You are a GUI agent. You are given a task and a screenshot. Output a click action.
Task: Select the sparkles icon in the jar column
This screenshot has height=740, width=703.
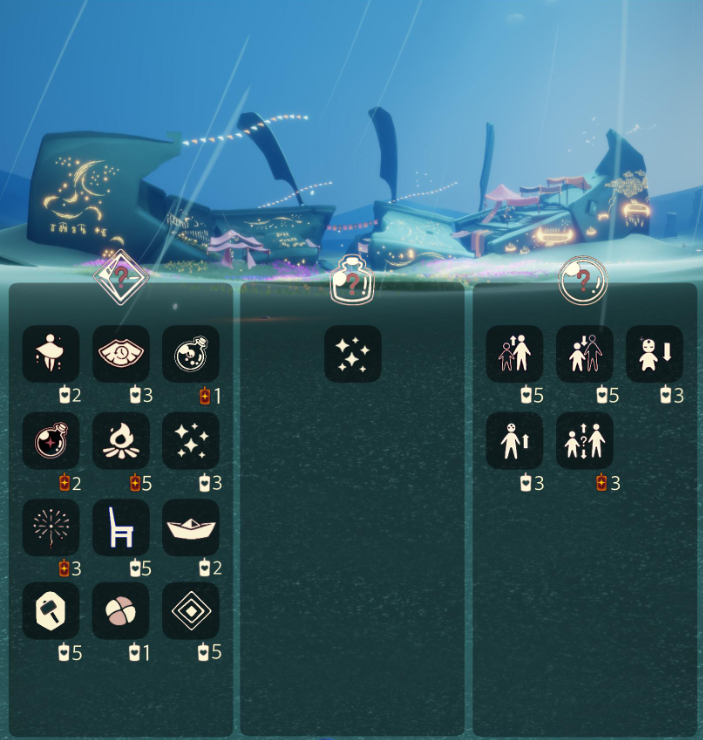coord(352,353)
